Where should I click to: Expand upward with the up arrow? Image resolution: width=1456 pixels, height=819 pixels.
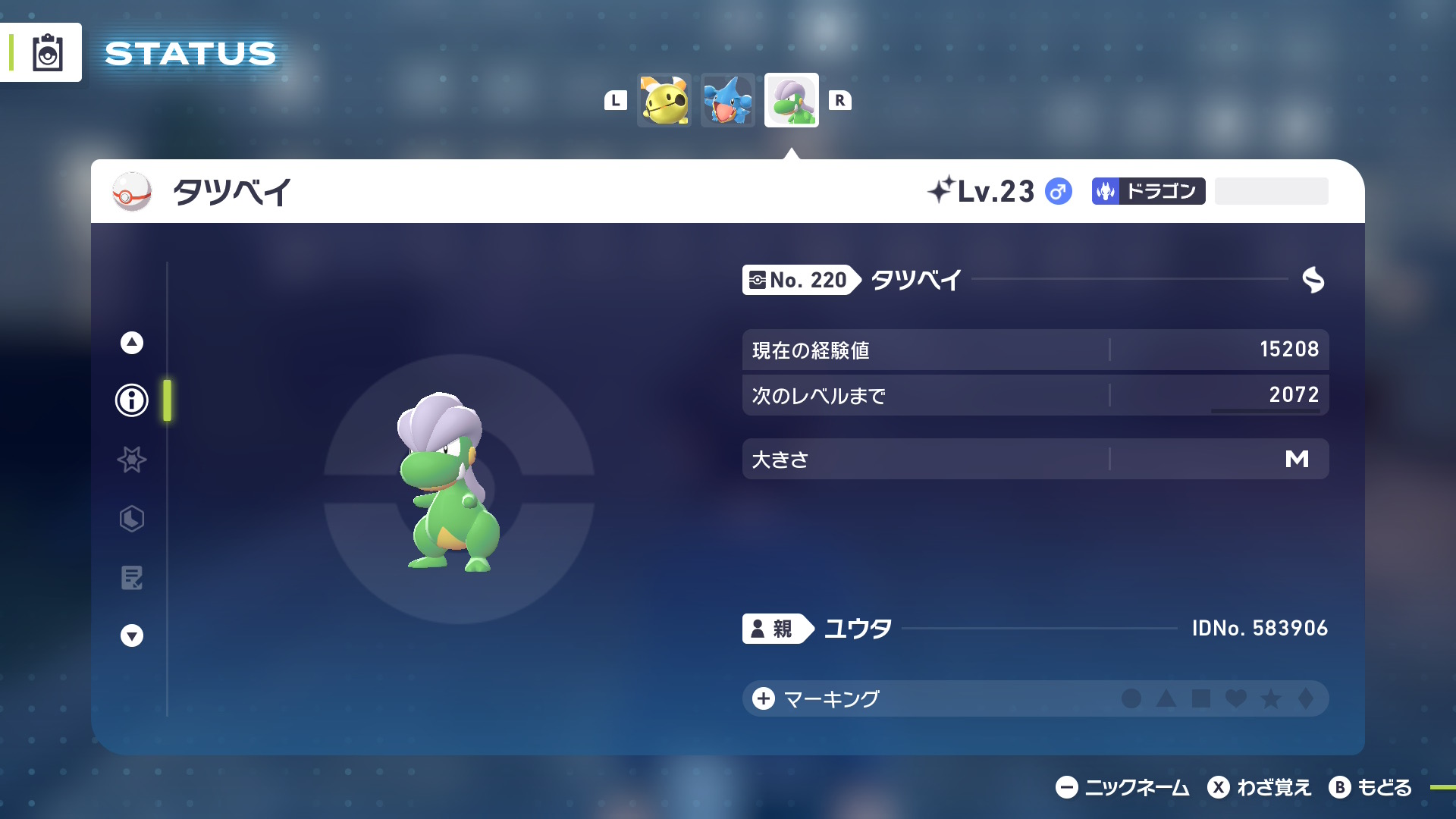130,342
